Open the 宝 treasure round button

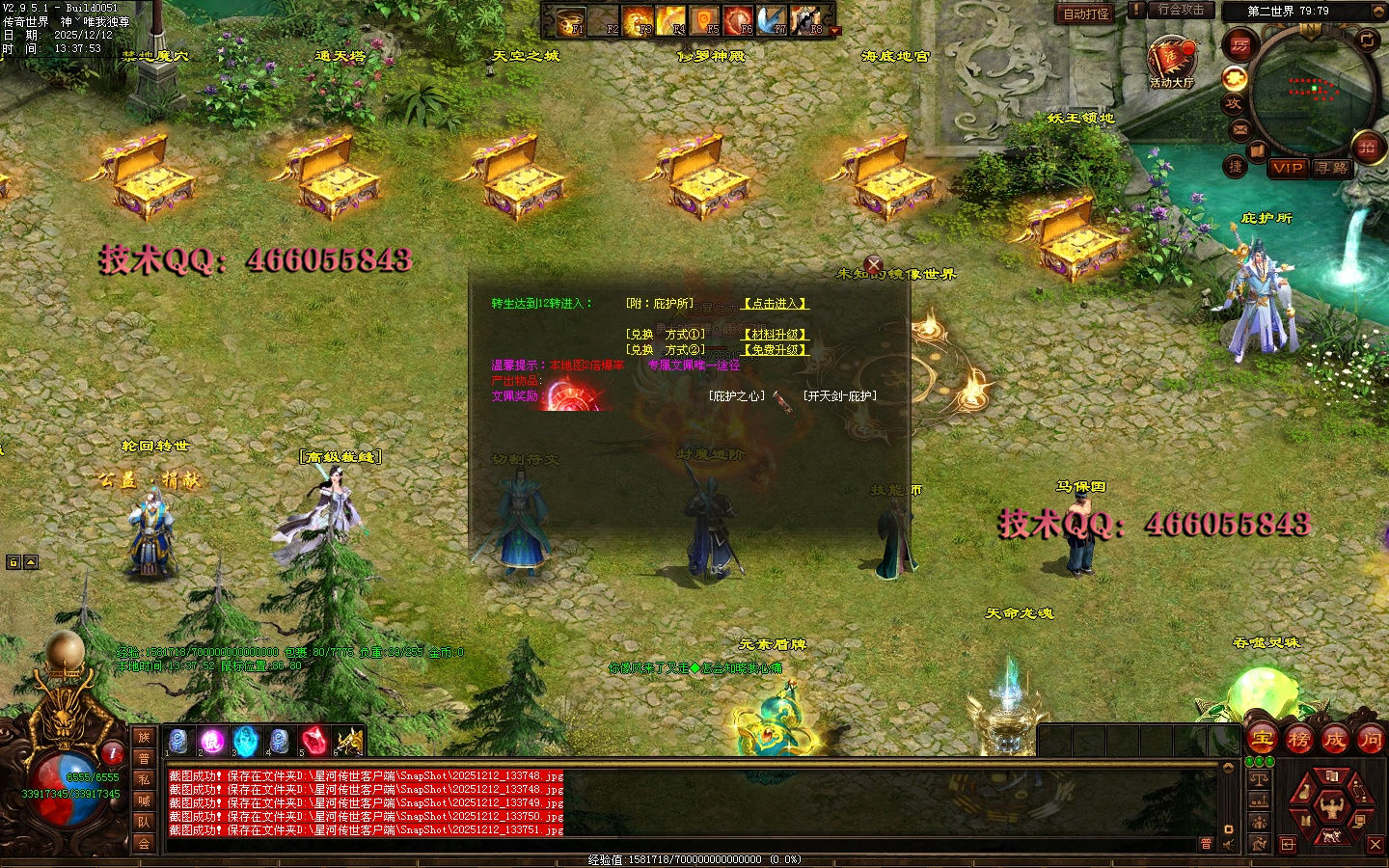click(x=1262, y=740)
